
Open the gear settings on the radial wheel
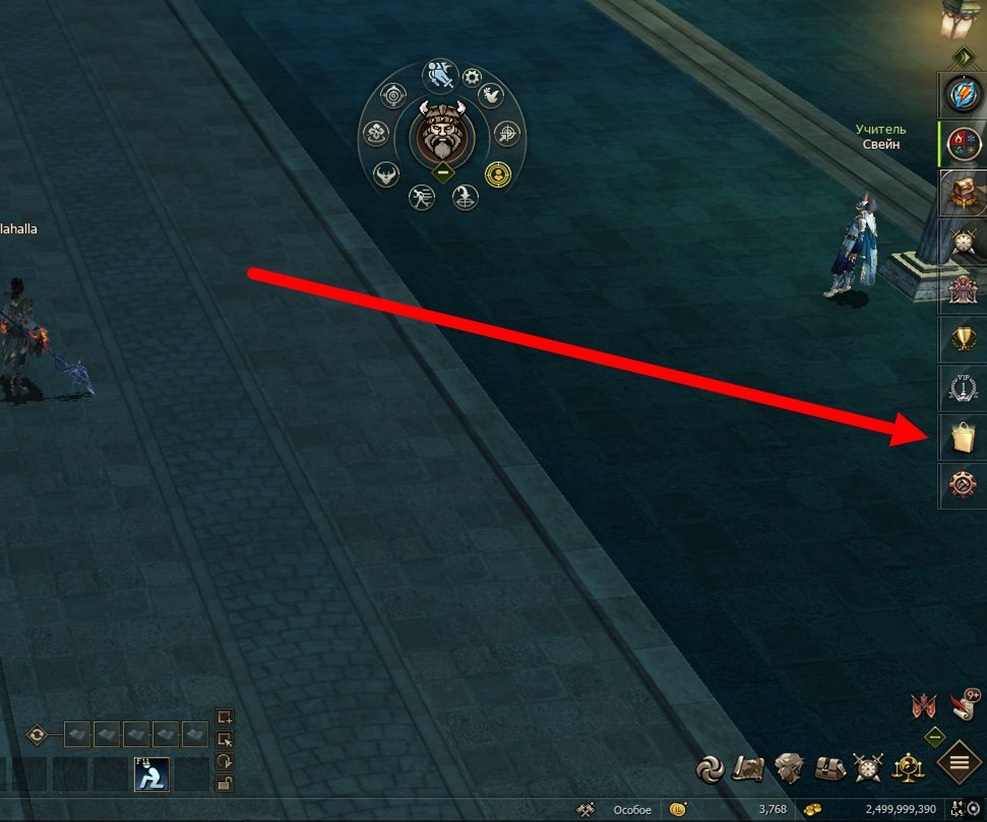[472, 76]
